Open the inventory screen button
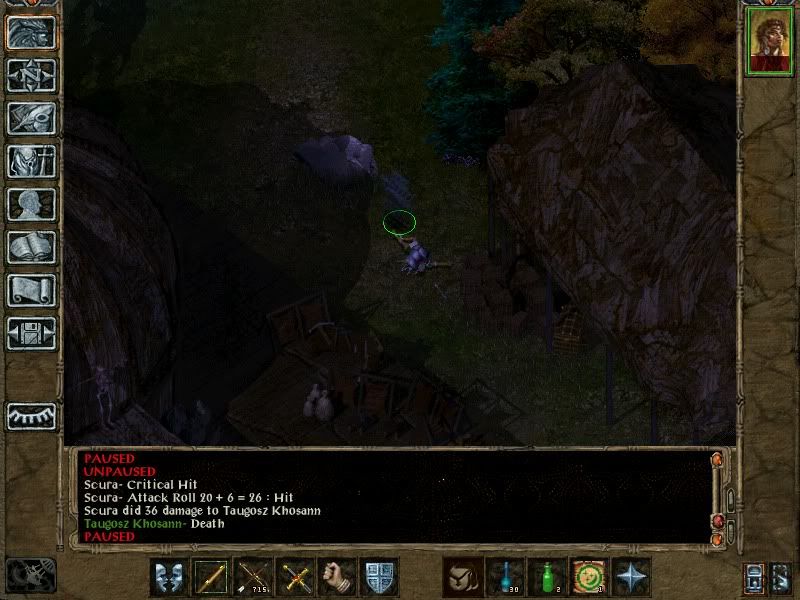 pyautogui.click(x=31, y=161)
